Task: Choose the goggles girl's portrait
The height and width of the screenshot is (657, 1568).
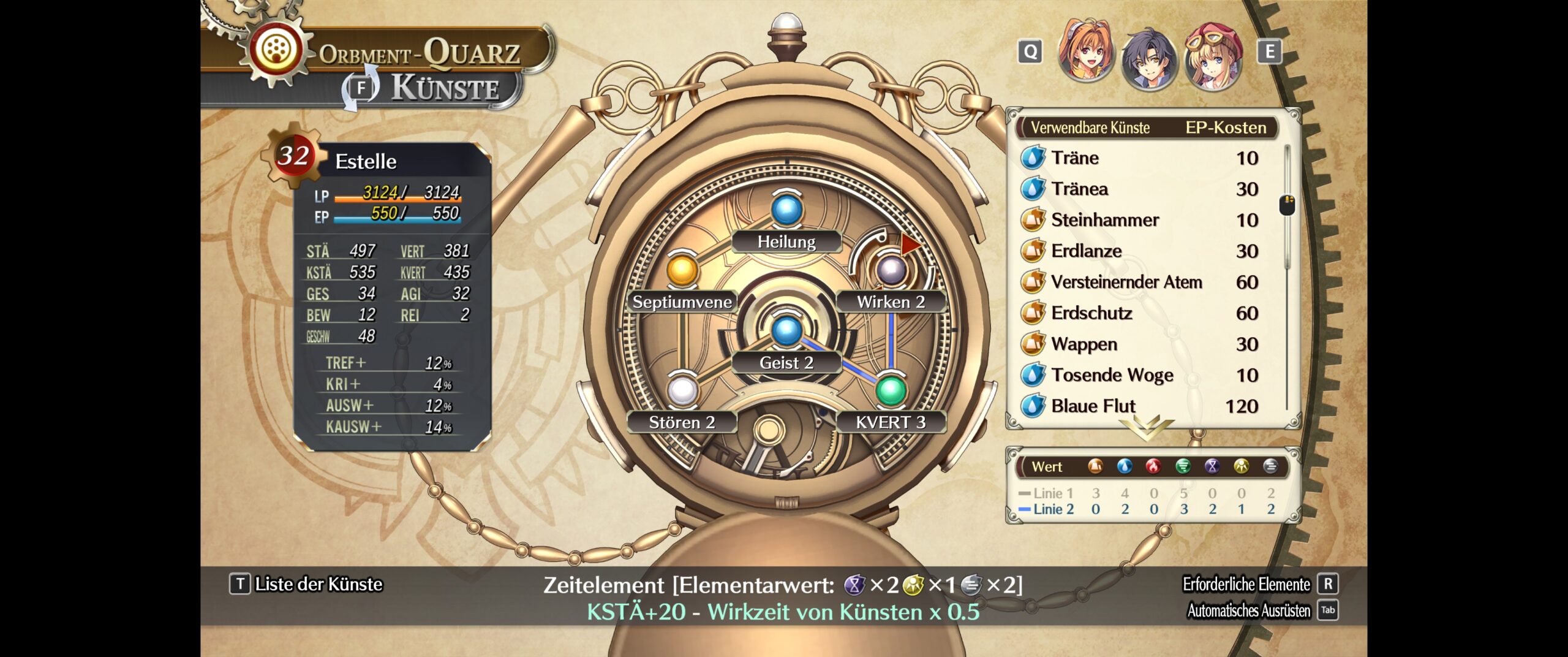Action: 1213,56
